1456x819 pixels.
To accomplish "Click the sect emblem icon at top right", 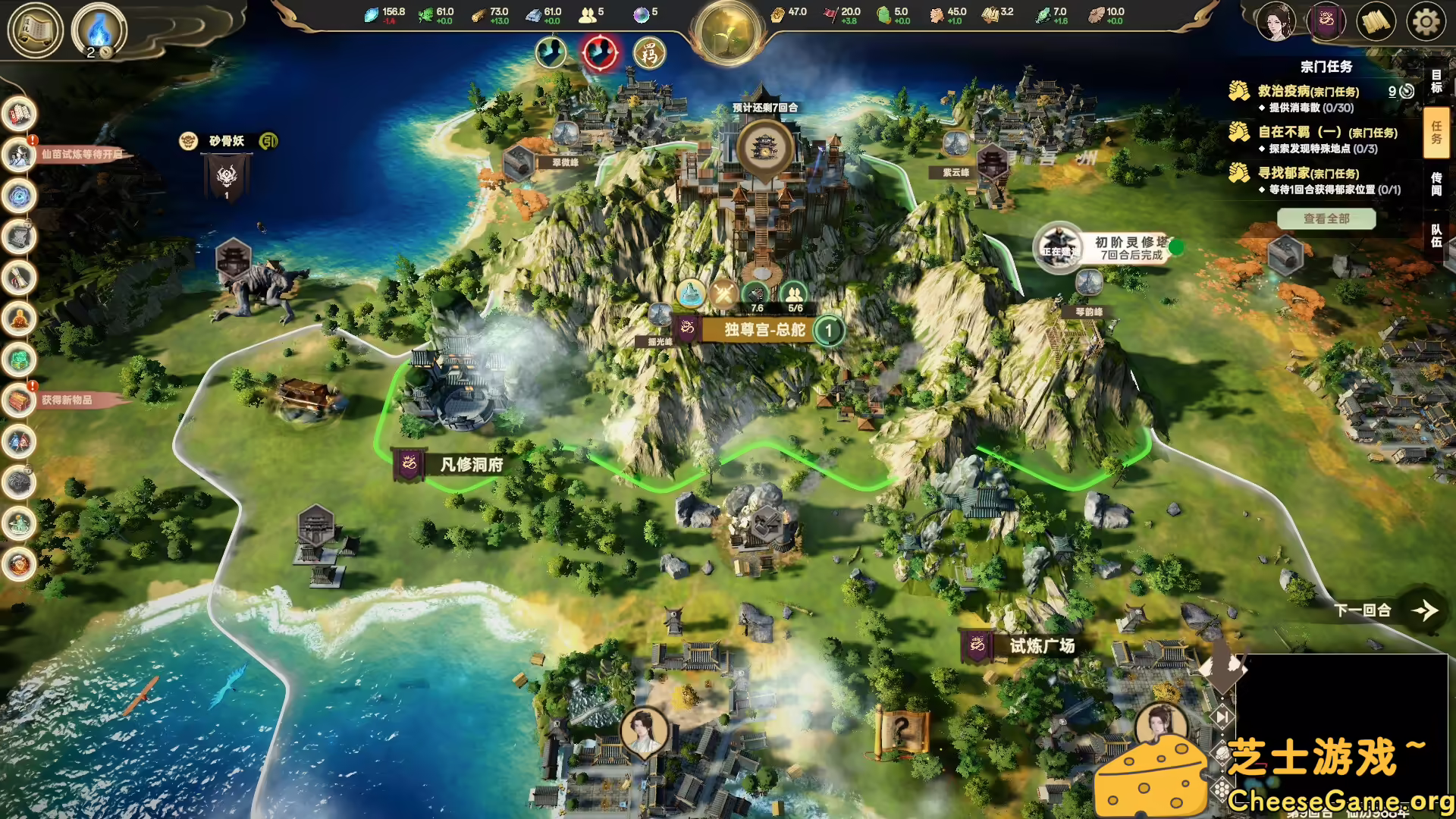I will tap(1327, 21).
